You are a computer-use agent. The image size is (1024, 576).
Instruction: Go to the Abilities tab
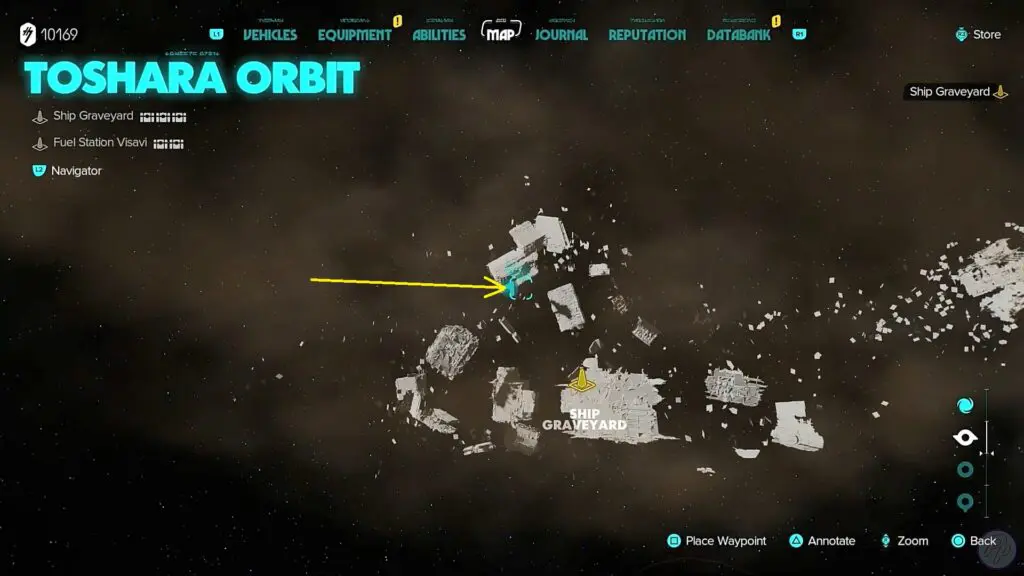(x=439, y=34)
